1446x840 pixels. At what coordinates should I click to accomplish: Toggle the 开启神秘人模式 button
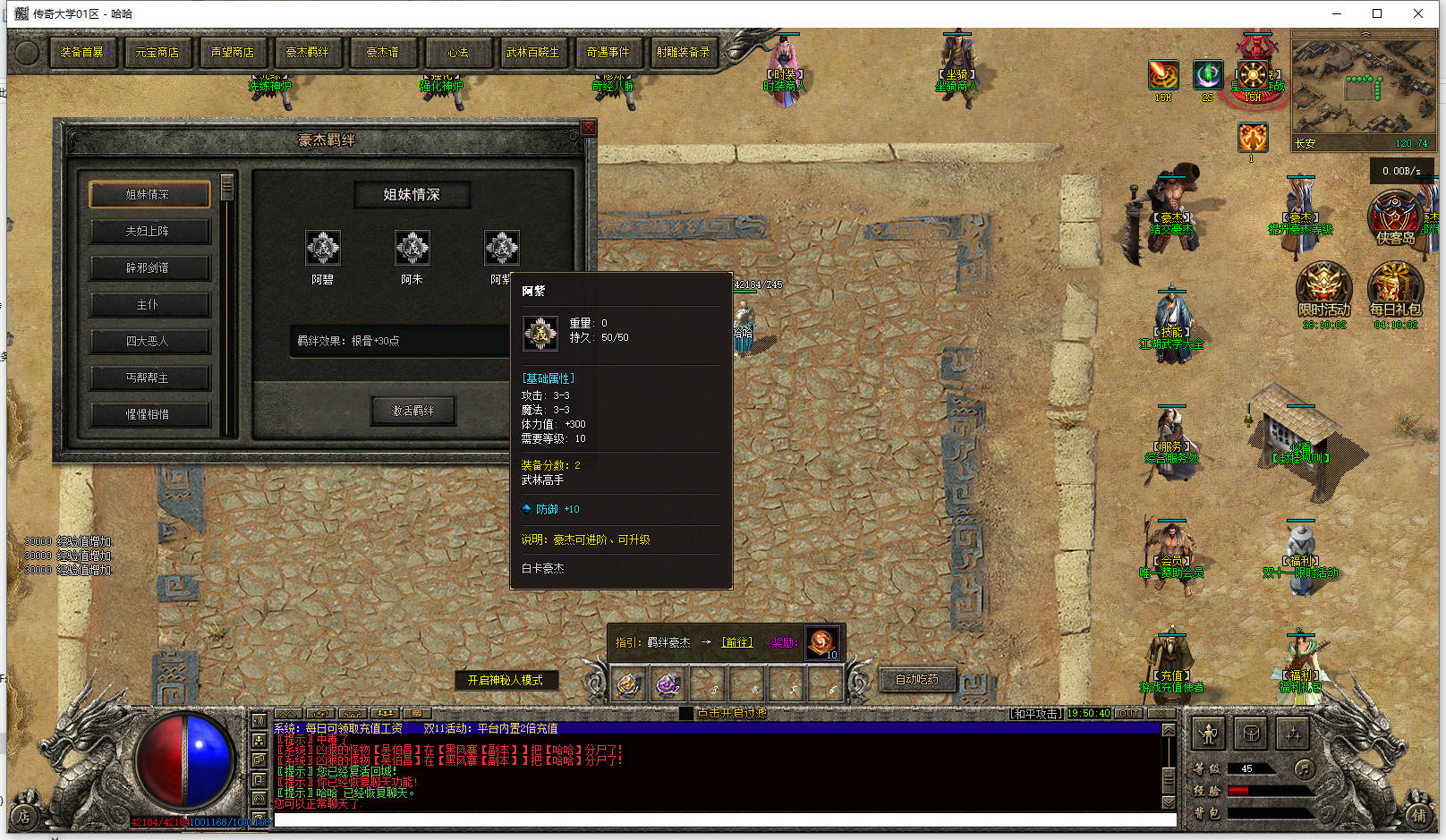point(506,680)
